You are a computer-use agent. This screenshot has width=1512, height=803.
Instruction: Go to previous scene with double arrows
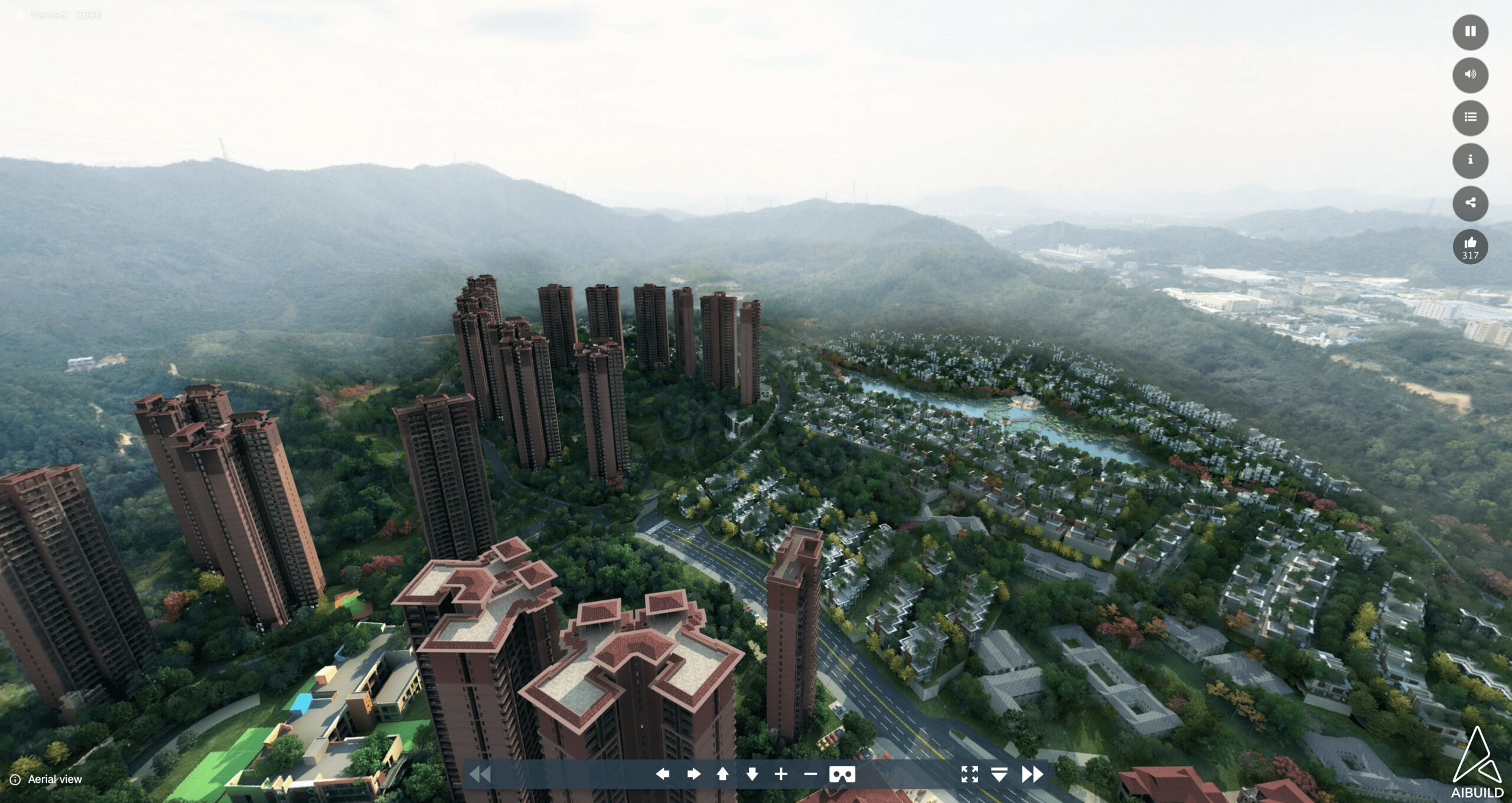pyautogui.click(x=480, y=774)
